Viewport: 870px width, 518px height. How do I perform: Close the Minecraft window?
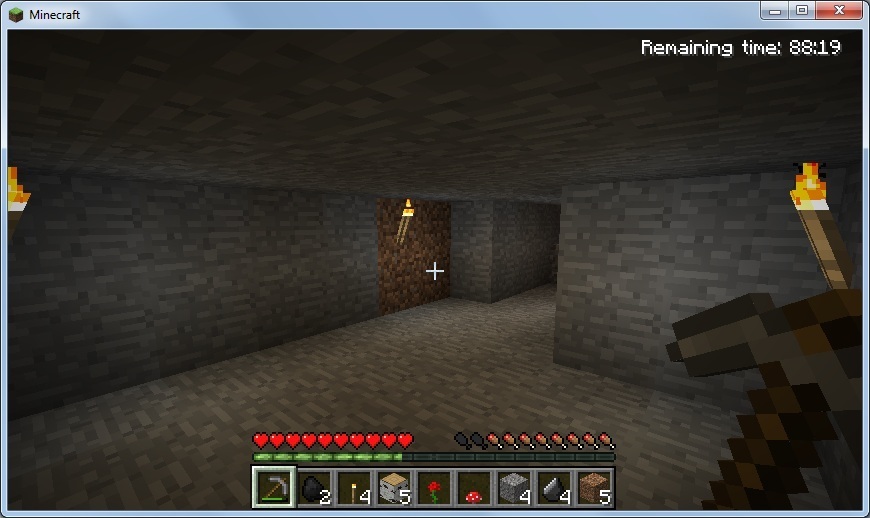837,10
